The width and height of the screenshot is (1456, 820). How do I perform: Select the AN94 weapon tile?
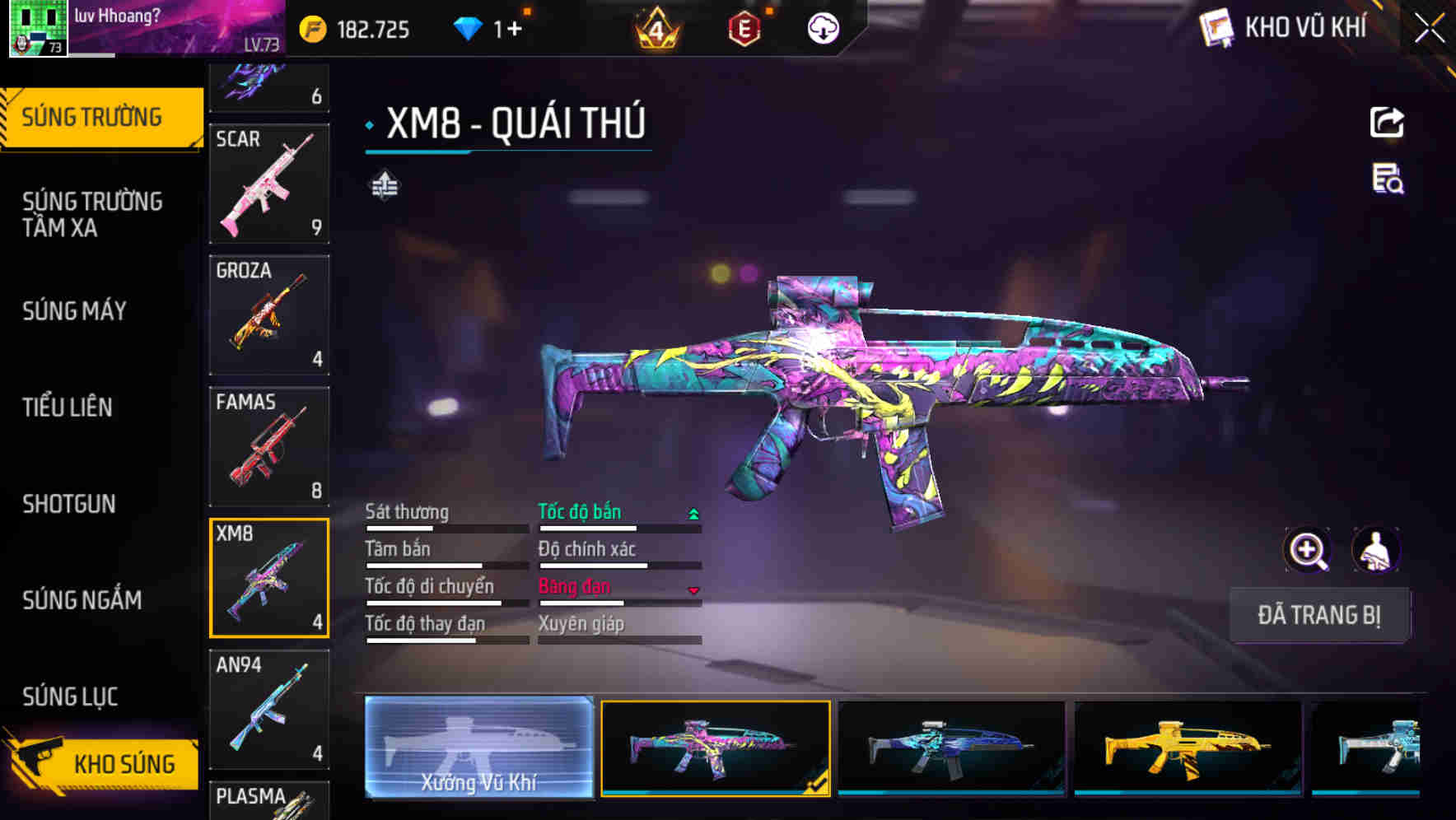click(269, 709)
